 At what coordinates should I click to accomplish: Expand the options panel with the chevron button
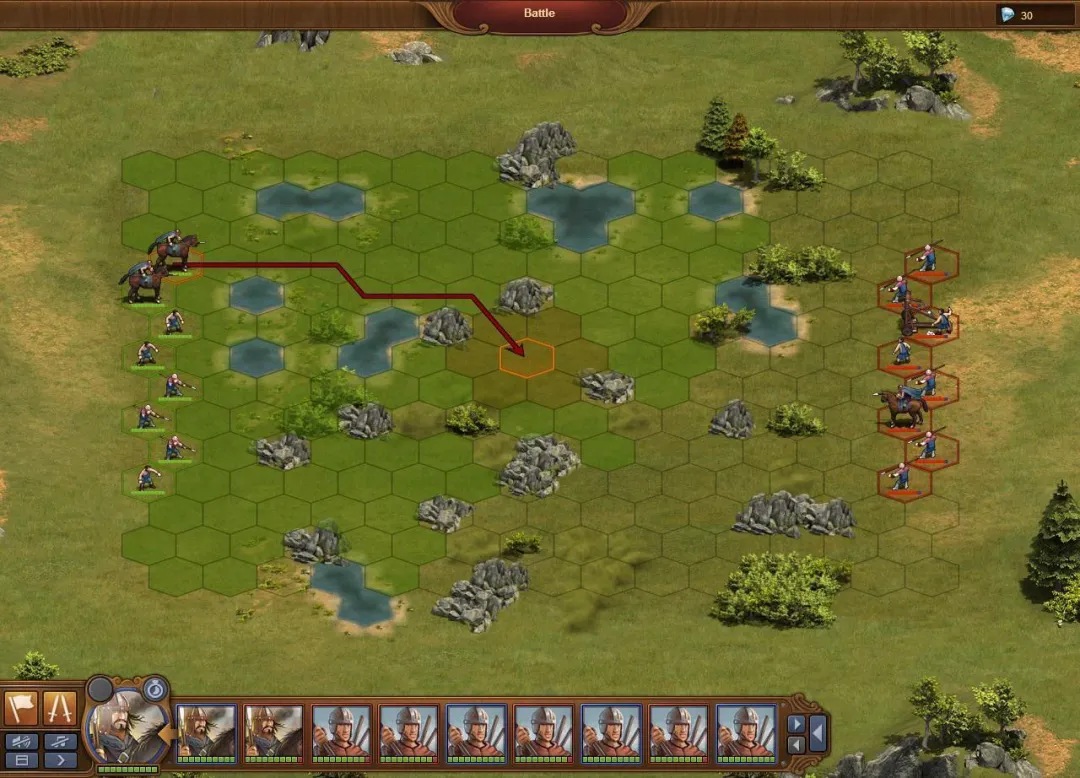pyautogui.click(x=59, y=761)
